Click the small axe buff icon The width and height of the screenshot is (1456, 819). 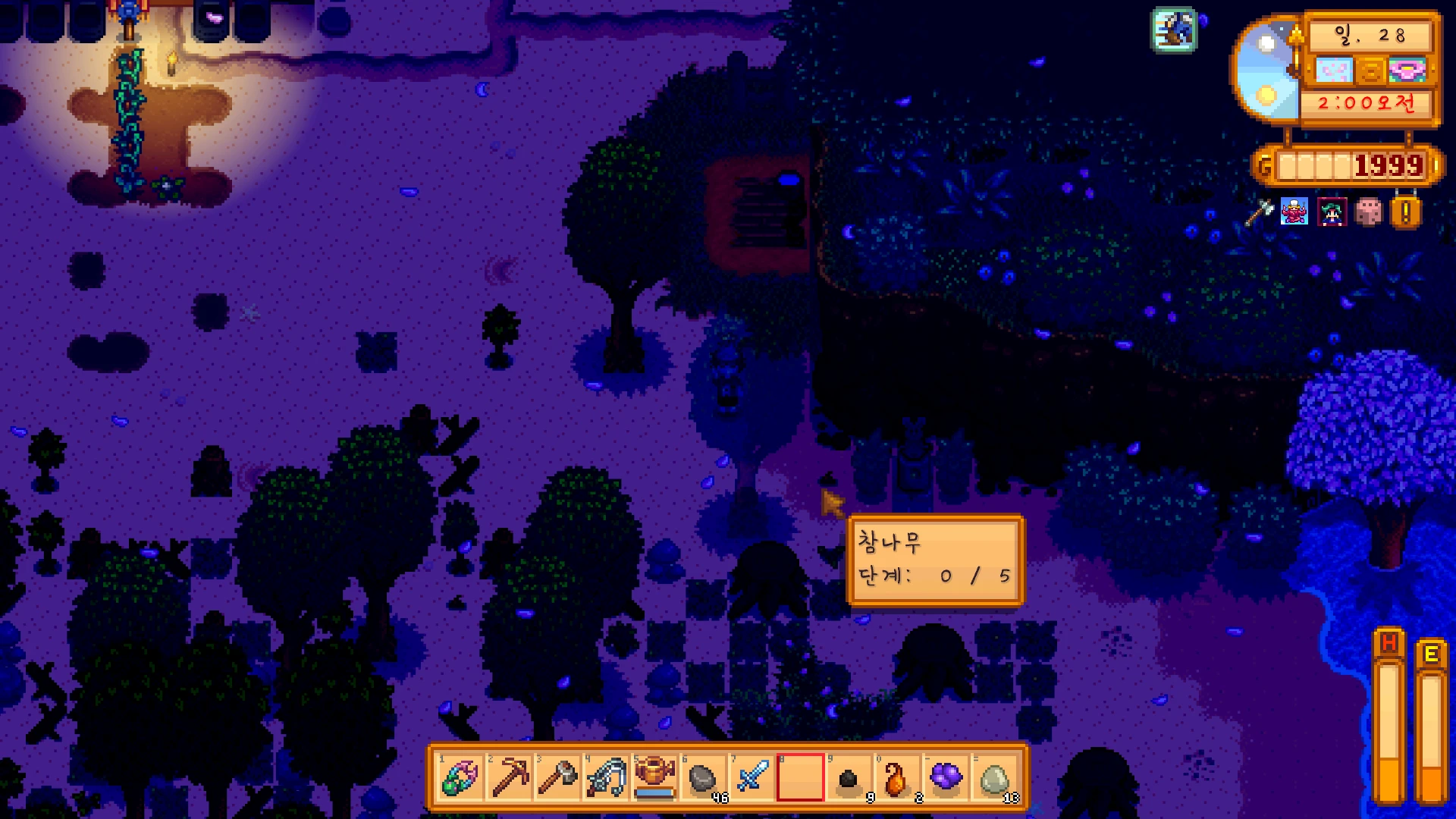pyautogui.click(x=1259, y=212)
